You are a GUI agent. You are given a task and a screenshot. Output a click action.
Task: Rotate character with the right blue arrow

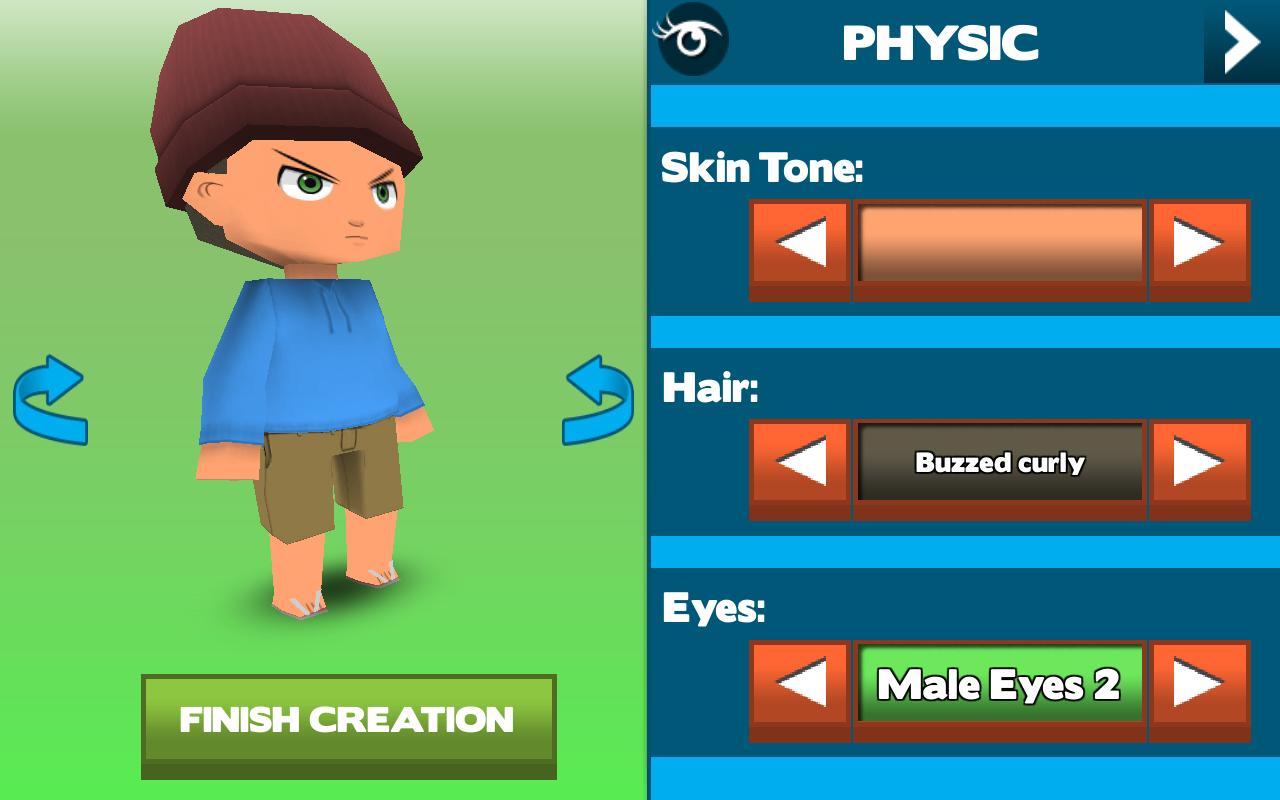pyautogui.click(x=598, y=400)
